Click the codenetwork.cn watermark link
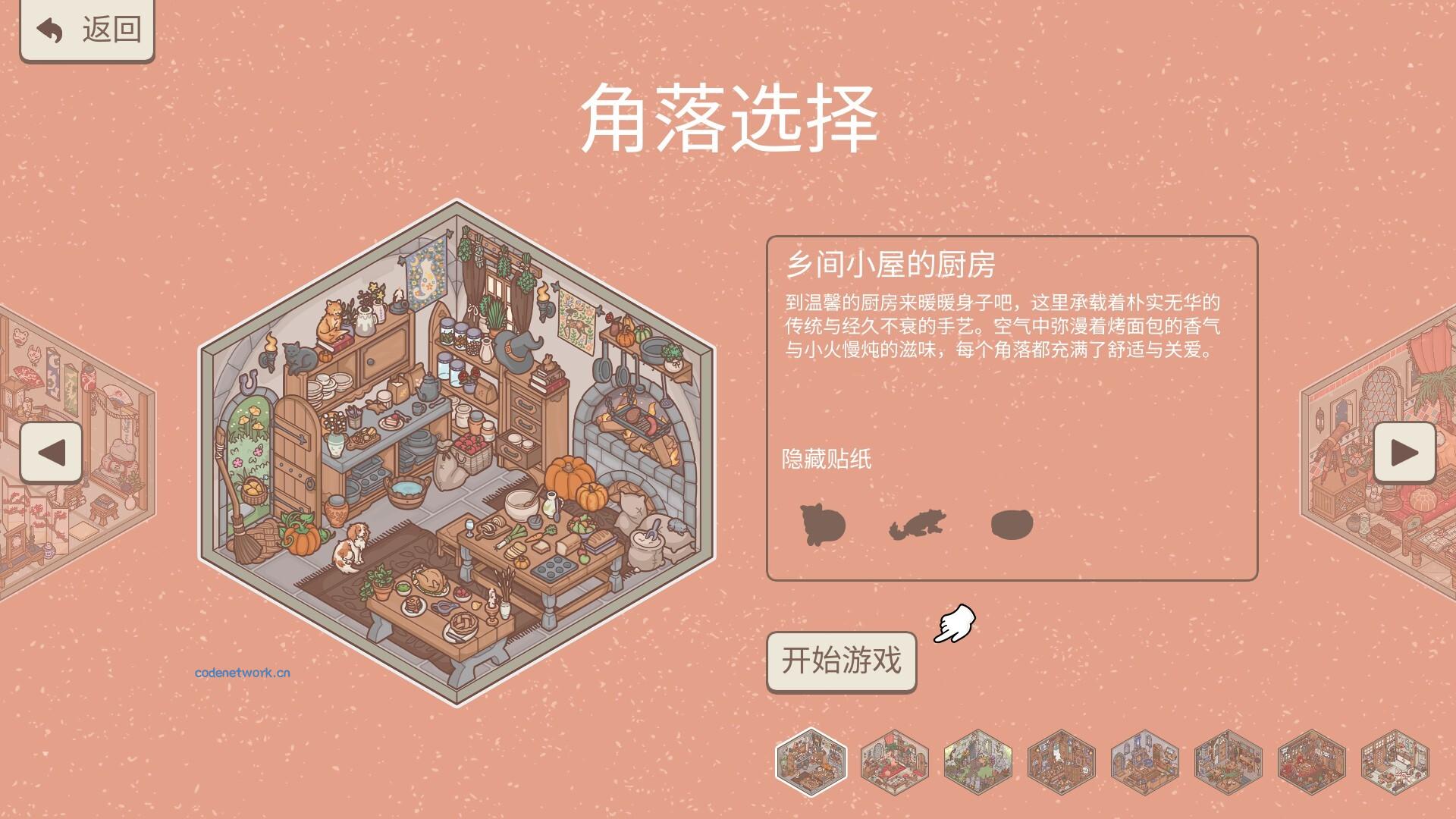1456x819 pixels. coord(244,673)
